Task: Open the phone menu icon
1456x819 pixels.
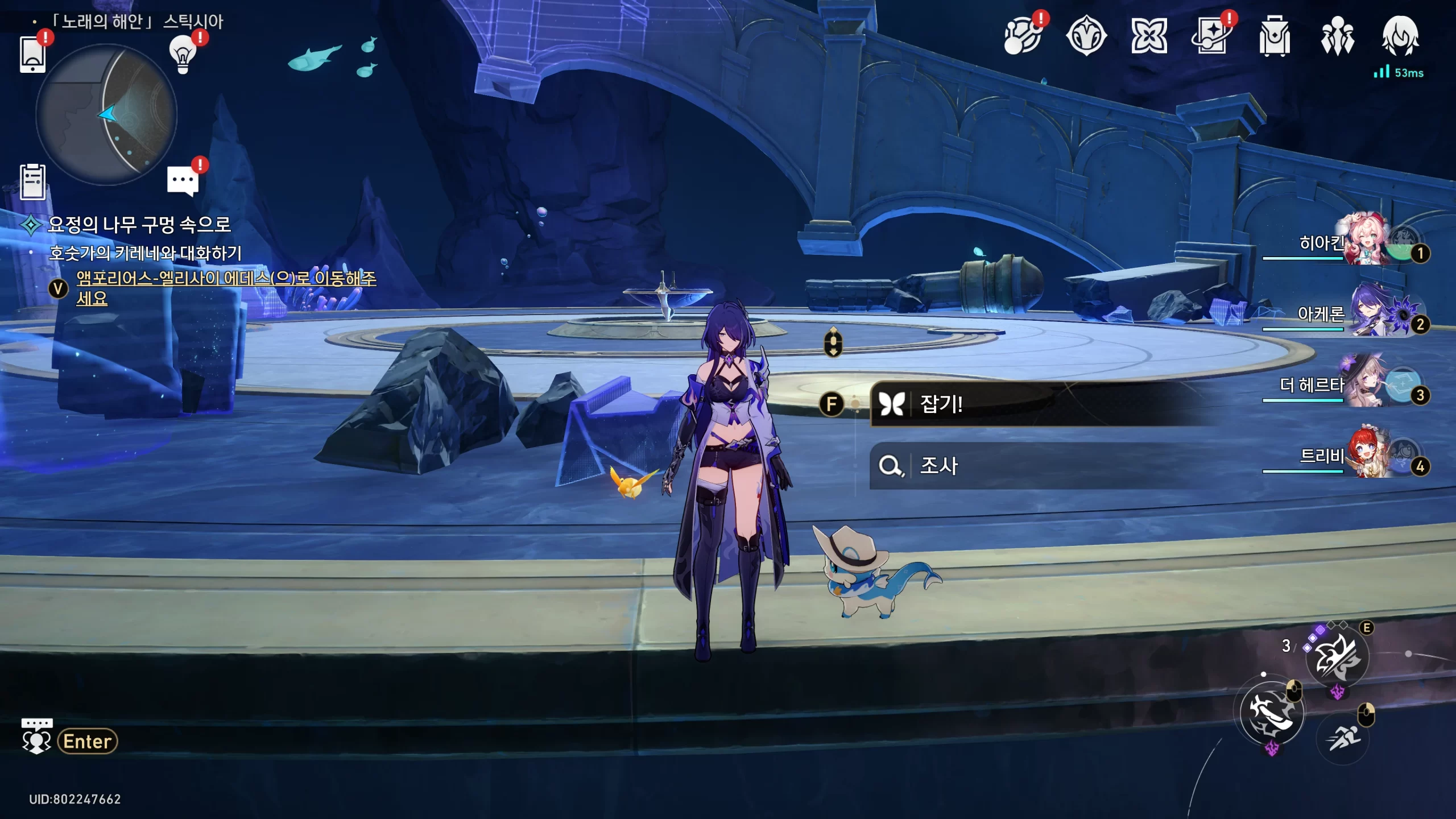Action: click(x=32, y=55)
